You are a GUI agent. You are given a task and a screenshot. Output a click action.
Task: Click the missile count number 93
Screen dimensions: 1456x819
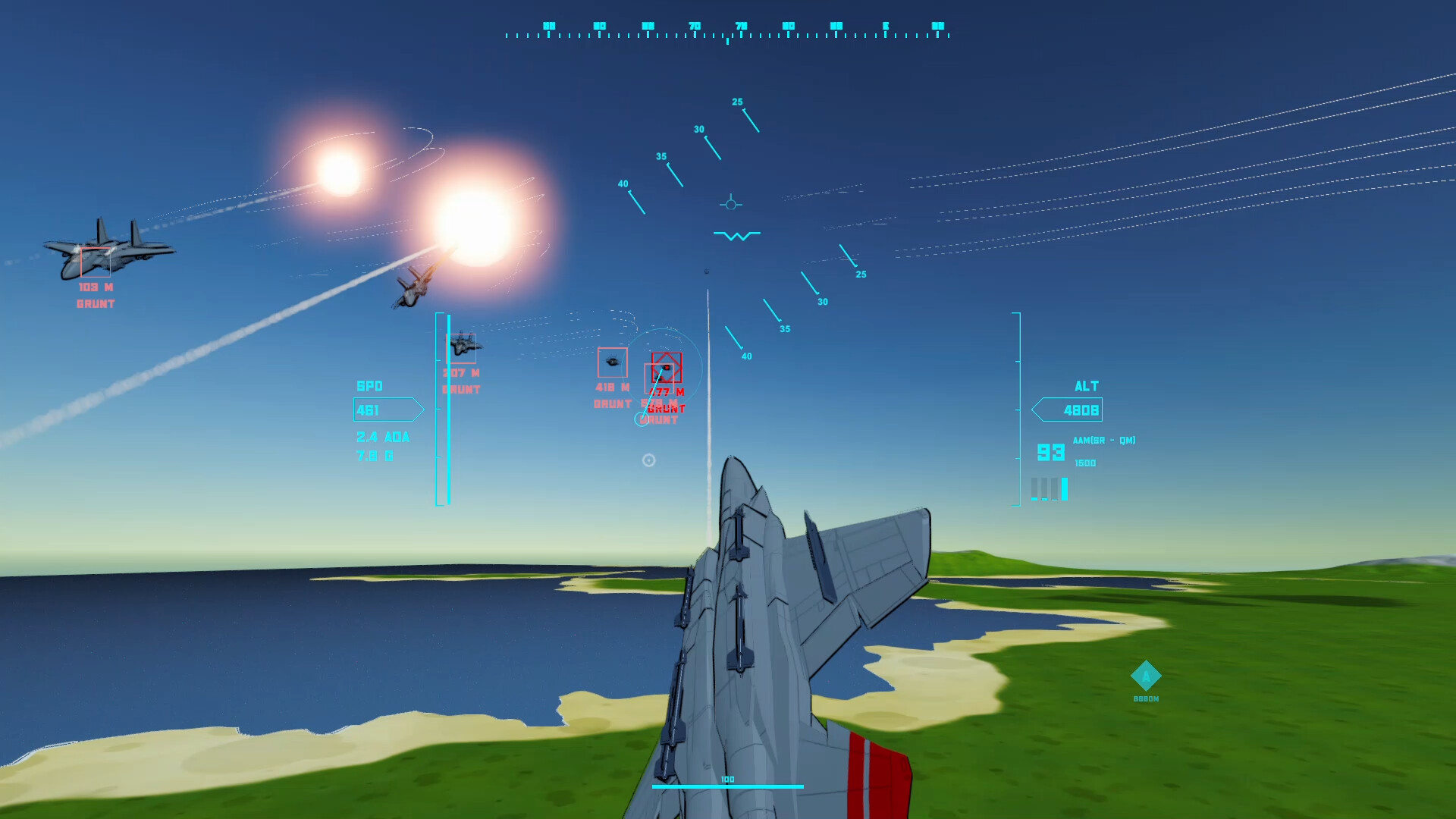click(x=1050, y=452)
